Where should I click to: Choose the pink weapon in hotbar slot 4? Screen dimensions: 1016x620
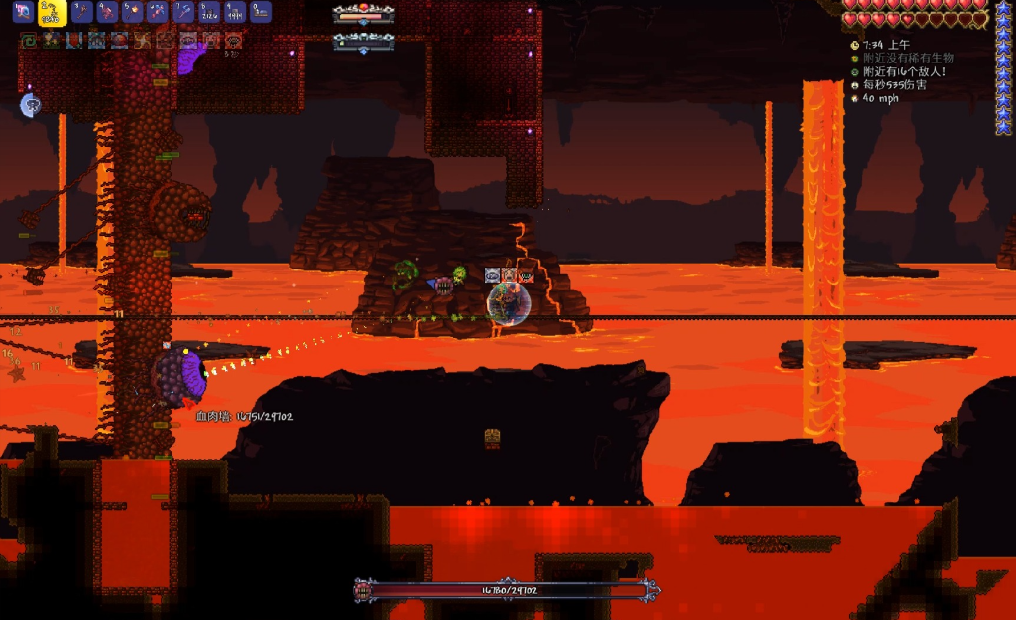click(107, 12)
